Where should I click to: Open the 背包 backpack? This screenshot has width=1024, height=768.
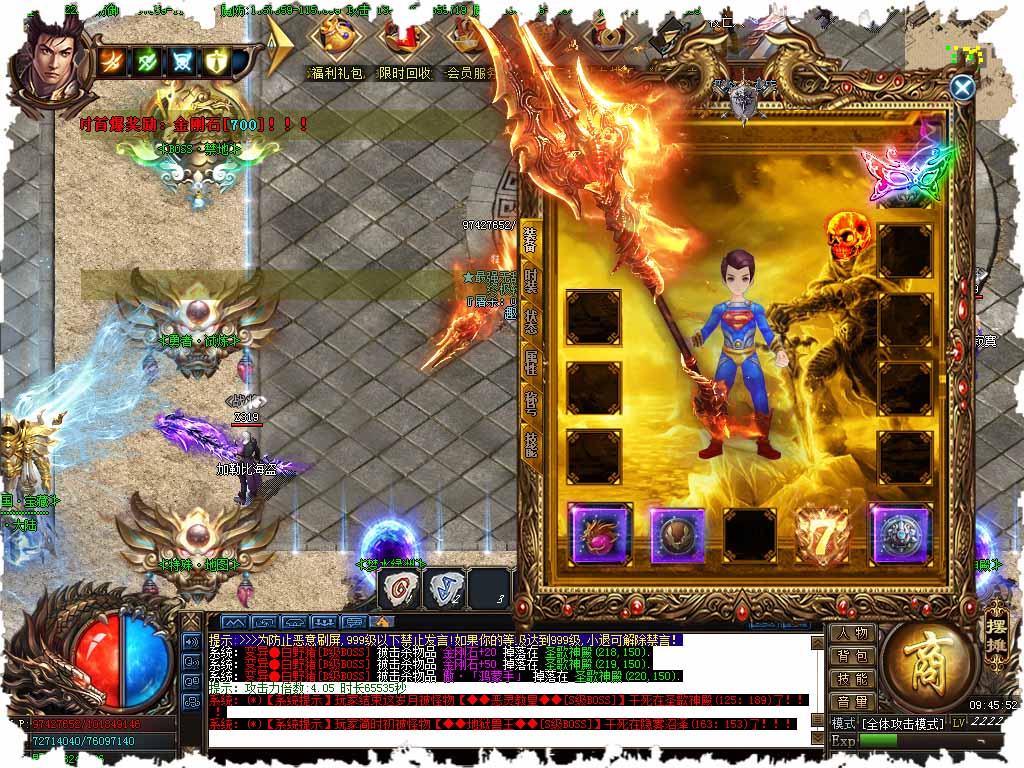(x=852, y=656)
